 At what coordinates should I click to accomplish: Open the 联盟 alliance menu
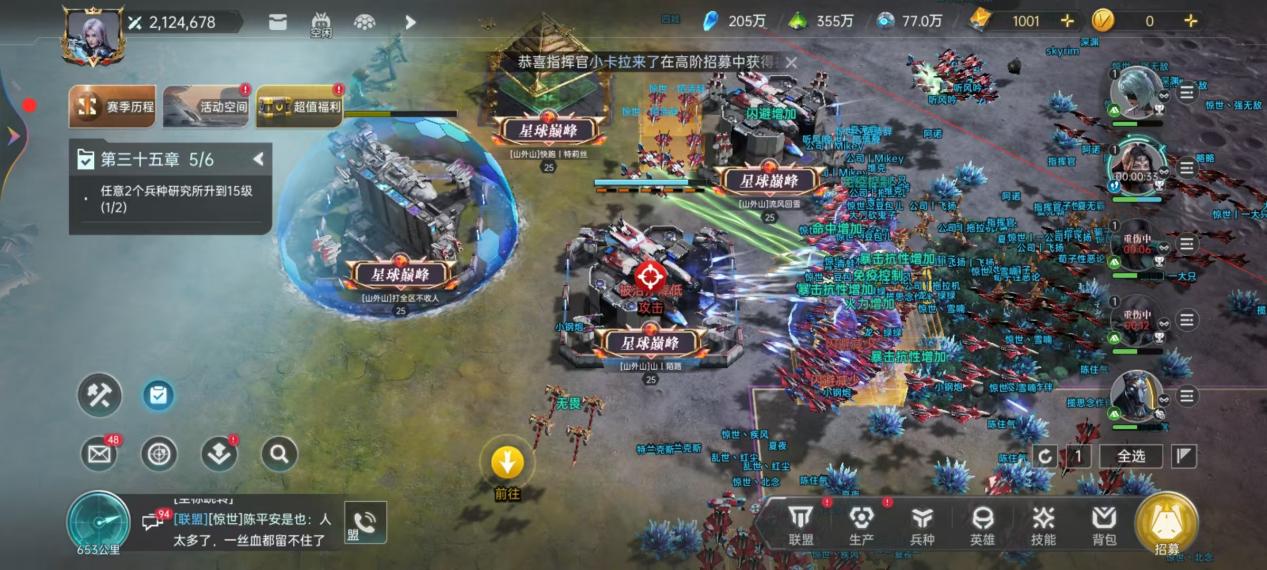pos(801,524)
